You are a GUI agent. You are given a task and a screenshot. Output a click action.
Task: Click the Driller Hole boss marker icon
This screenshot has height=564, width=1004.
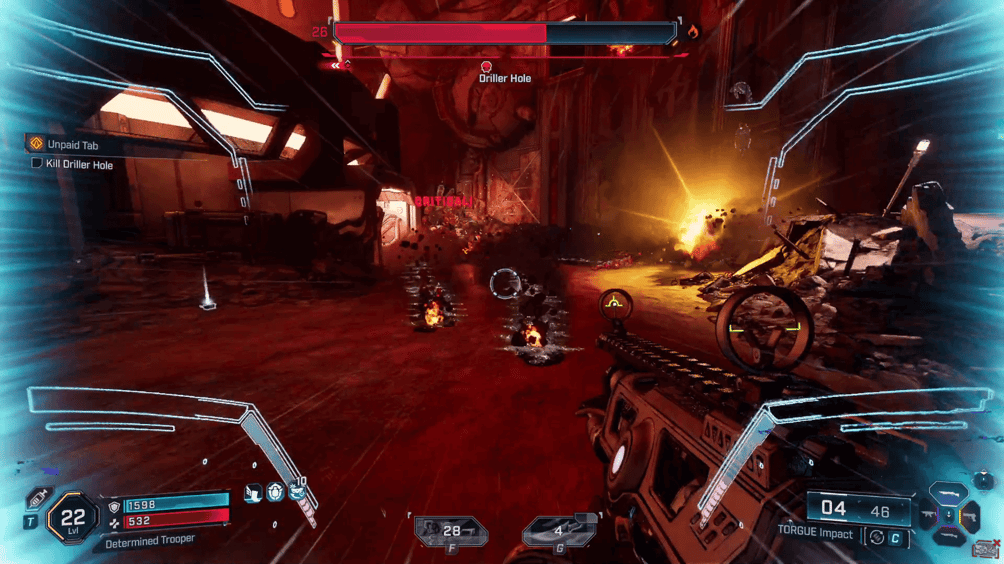(487, 67)
